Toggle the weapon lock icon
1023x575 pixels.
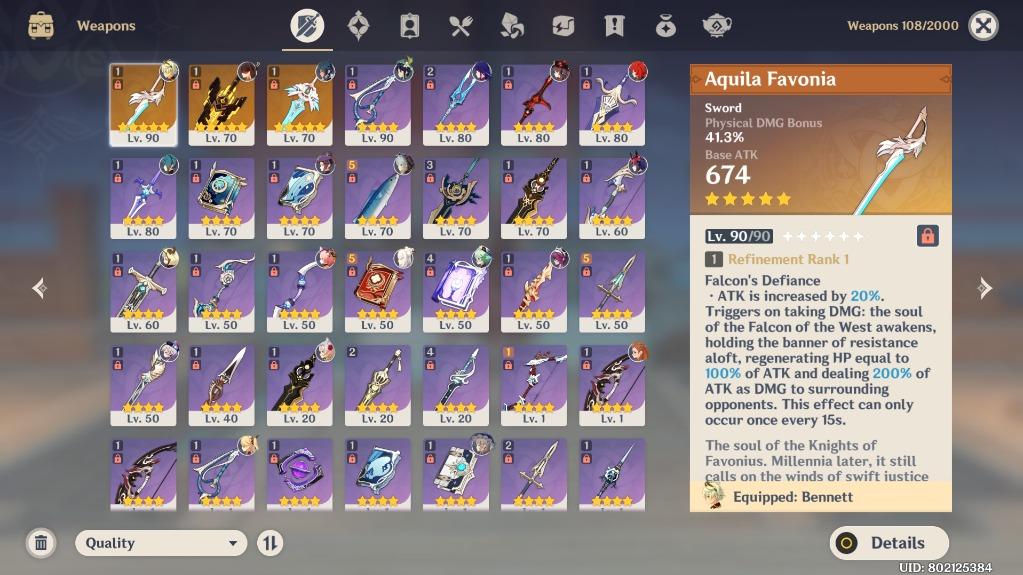pyautogui.click(x=927, y=236)
